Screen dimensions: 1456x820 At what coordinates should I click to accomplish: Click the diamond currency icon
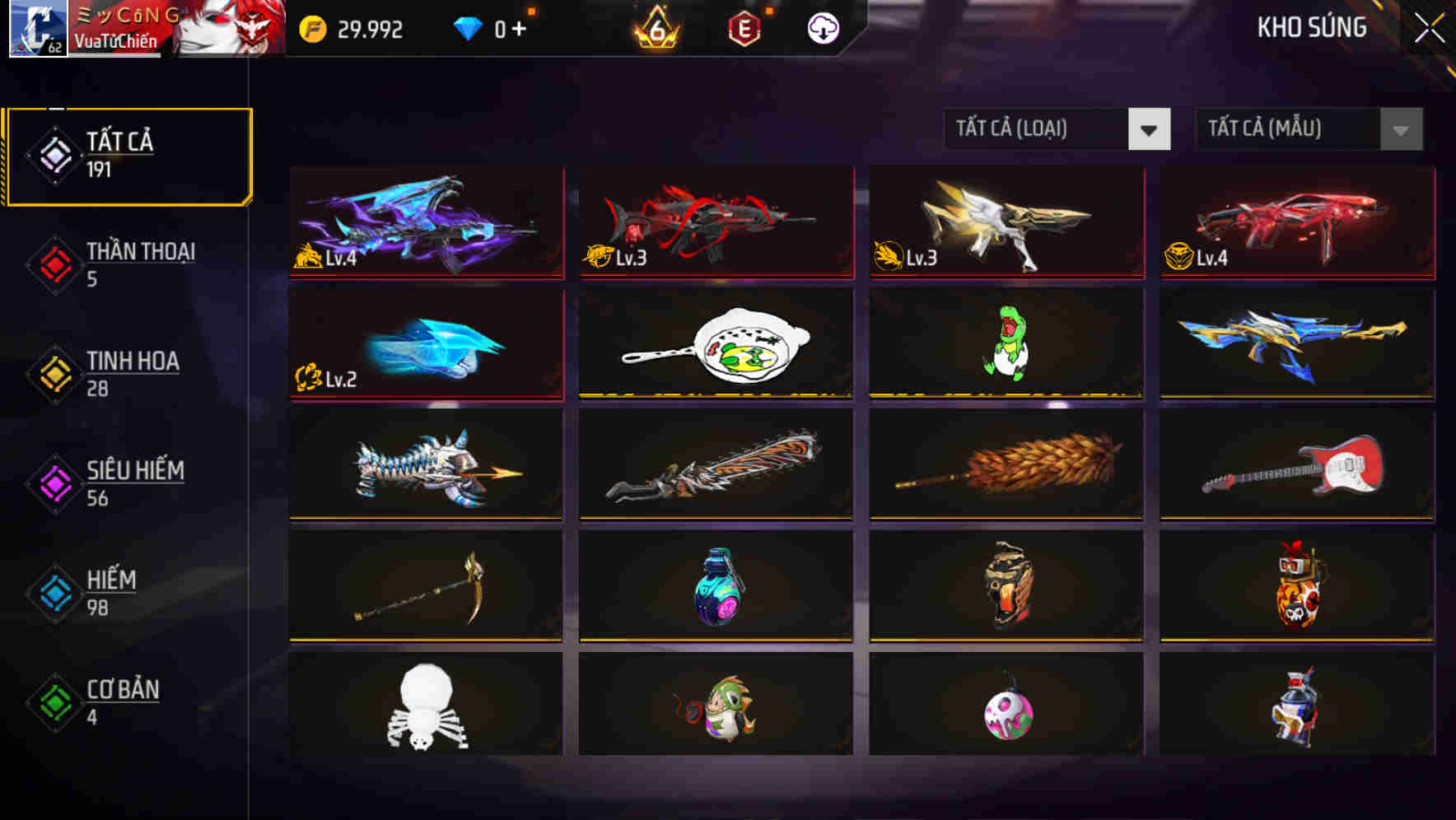pos(468,27)
